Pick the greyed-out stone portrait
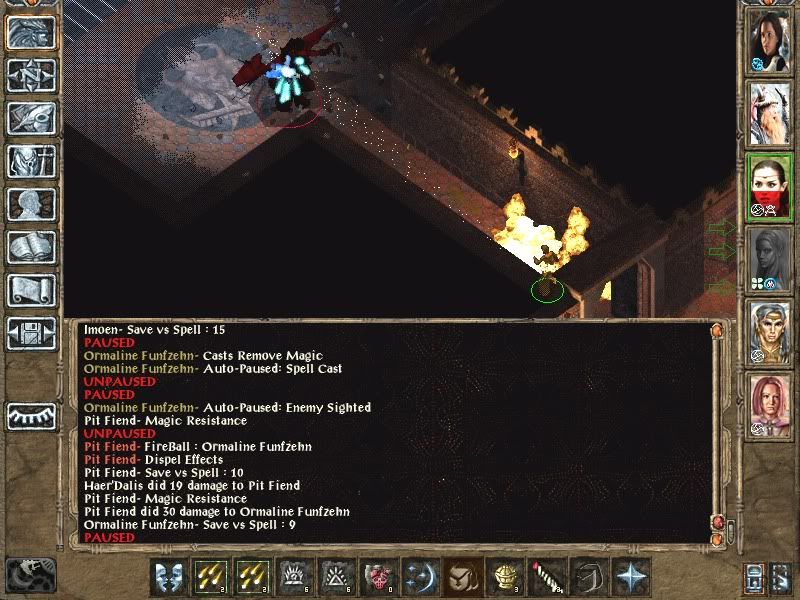 tap(770, 258)
